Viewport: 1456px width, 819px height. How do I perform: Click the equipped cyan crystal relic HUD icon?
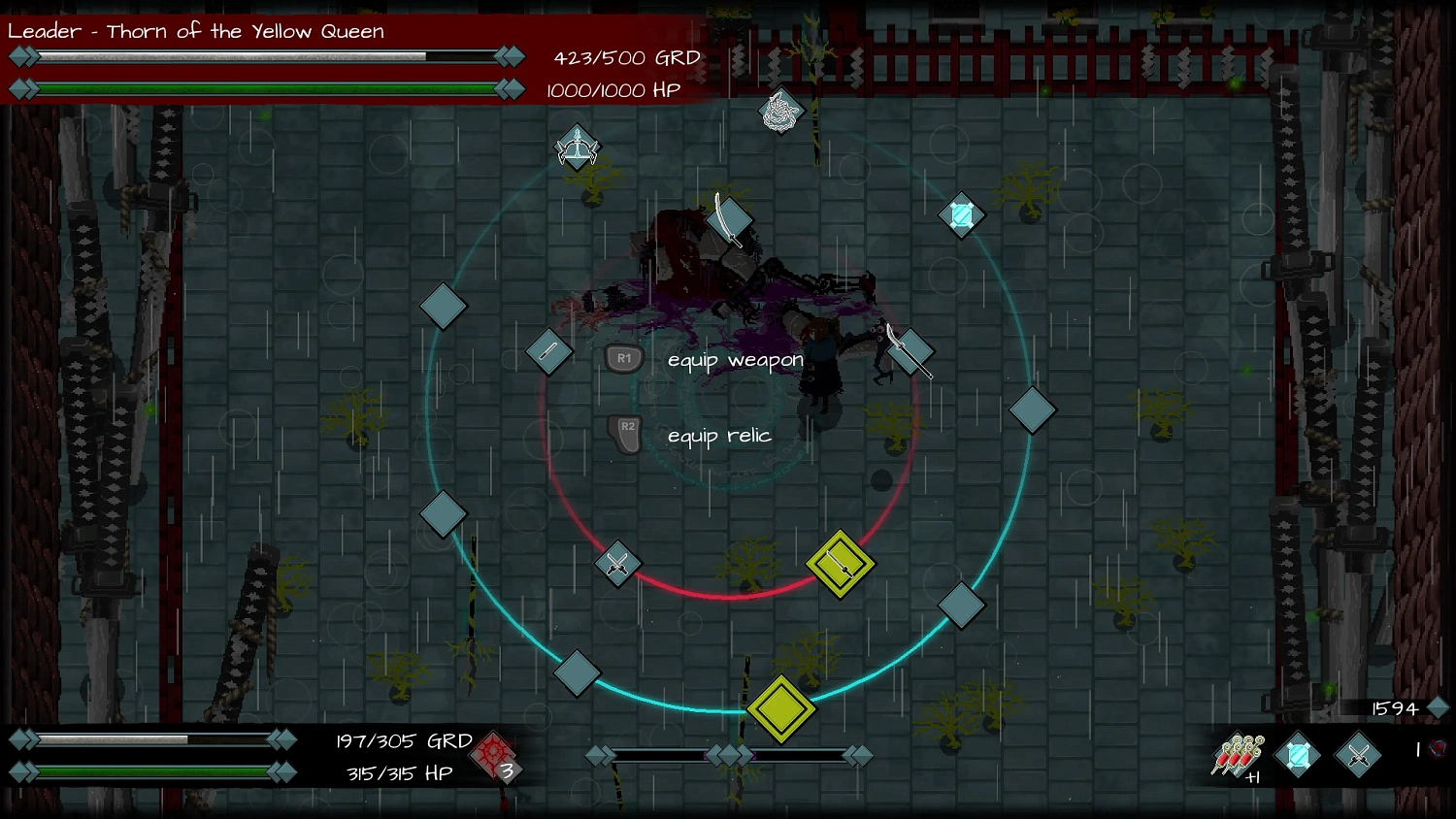1298,755
